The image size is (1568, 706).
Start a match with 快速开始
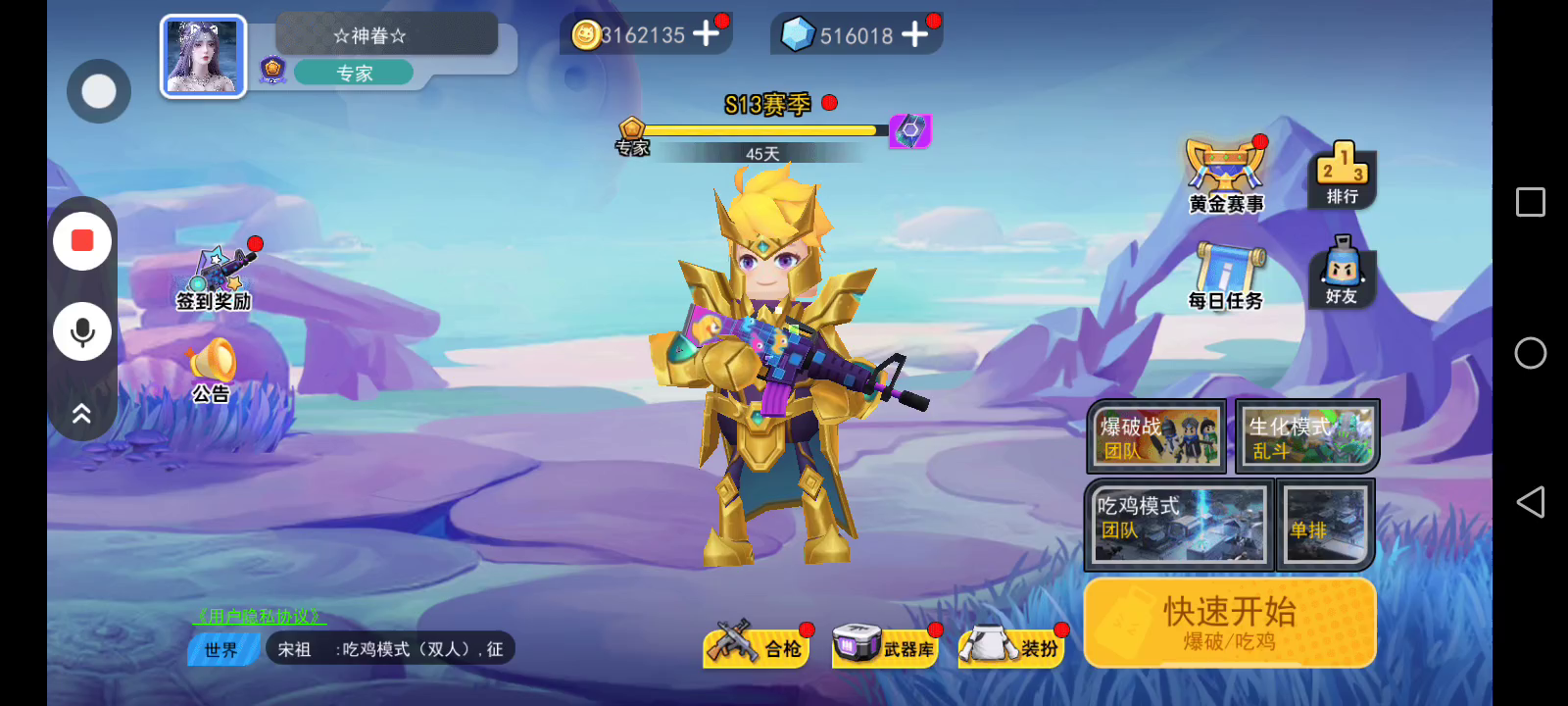1230,623
